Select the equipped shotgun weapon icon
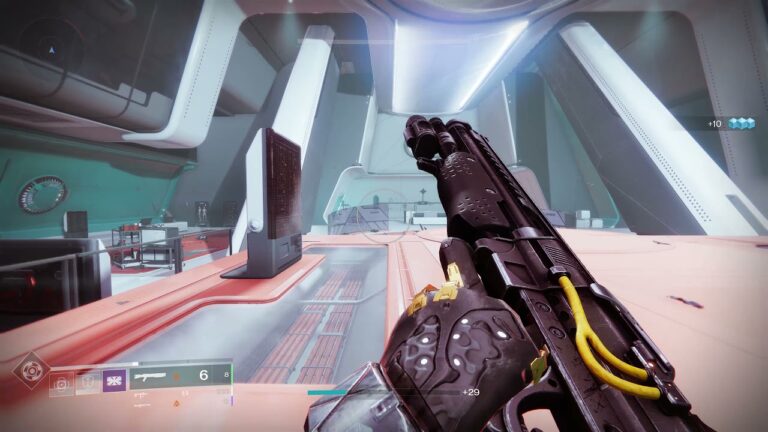 pos(155,376)
